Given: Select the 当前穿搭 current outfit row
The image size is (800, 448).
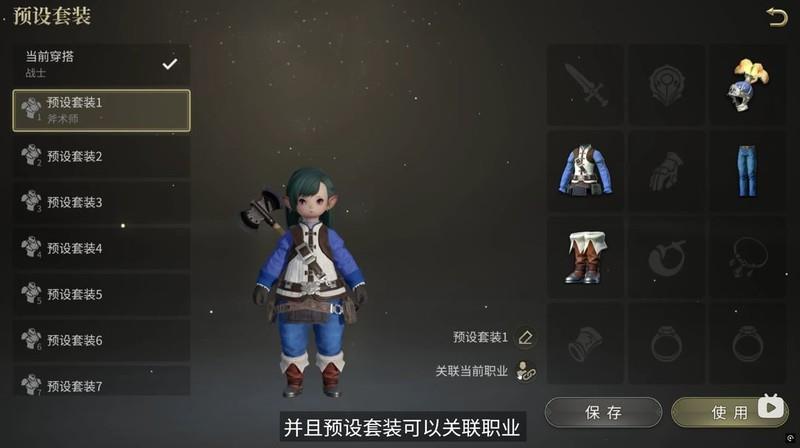Looking at the screenshot, I should 101,64.
